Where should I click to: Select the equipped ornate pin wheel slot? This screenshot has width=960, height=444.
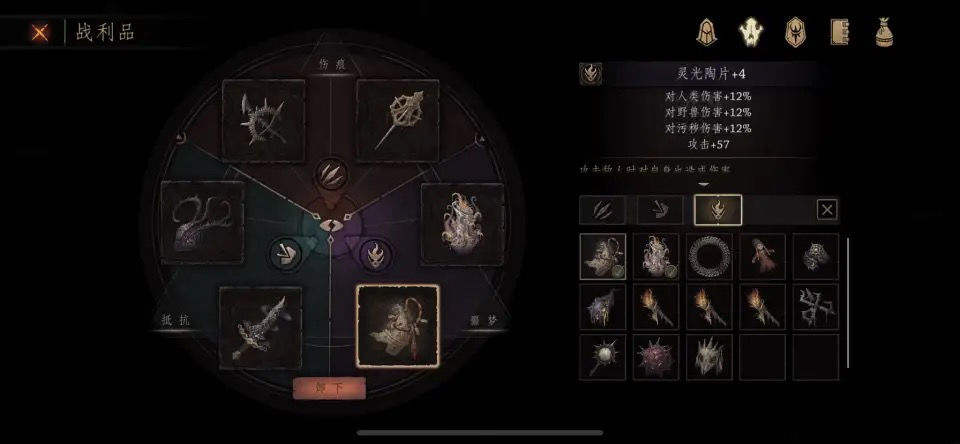(x=397, y=121)
